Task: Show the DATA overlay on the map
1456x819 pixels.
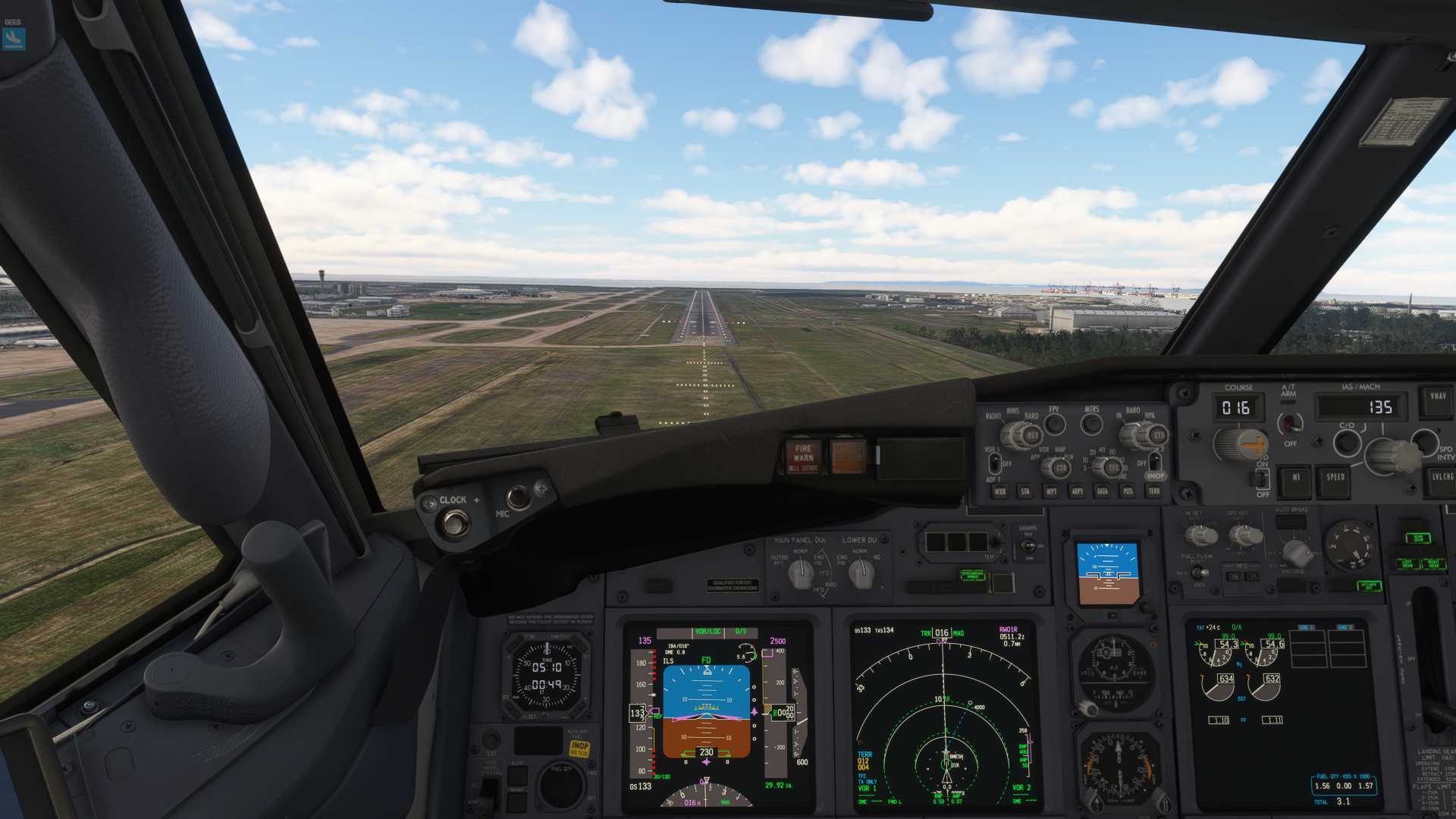Action: (x=1103, y=491)
